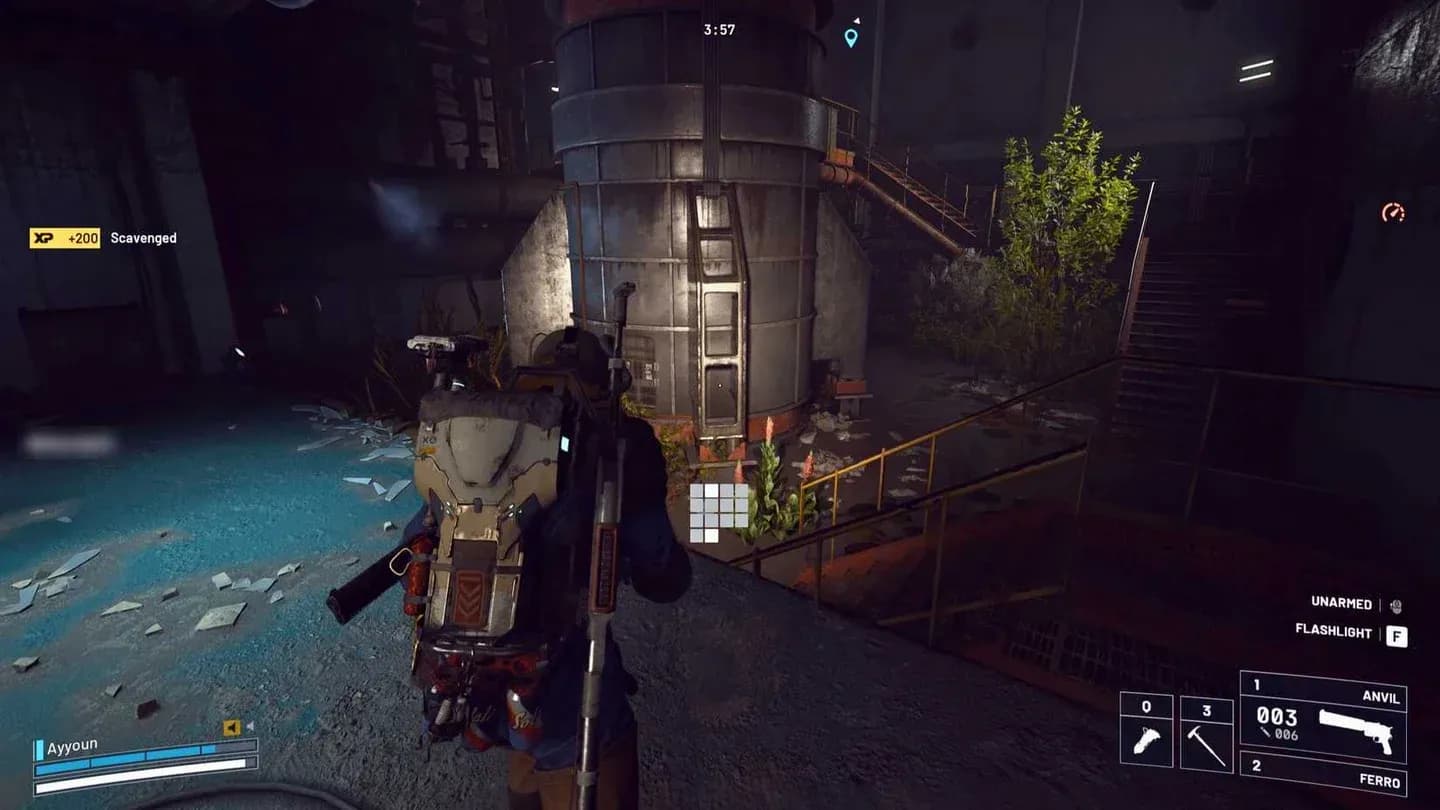The width and height of the screenshot is (1440, 810).
Task: Click the FLASHLIGHT label text
Action: point(1334,632)
